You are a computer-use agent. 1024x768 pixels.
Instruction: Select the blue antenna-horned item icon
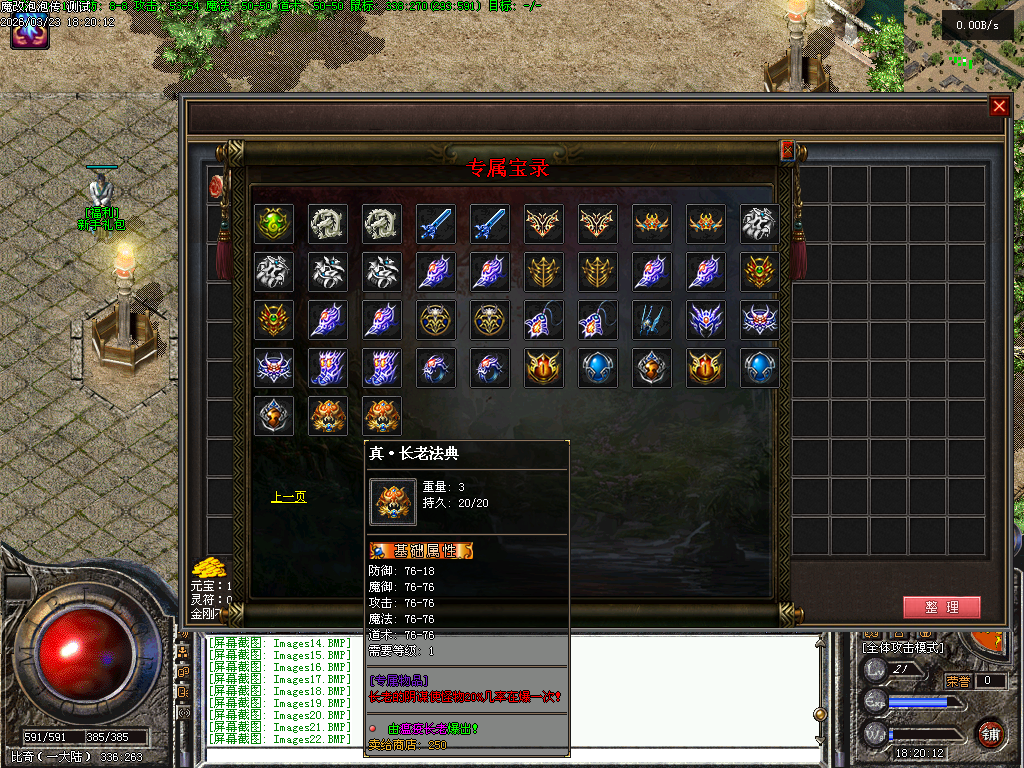[651, 321]
